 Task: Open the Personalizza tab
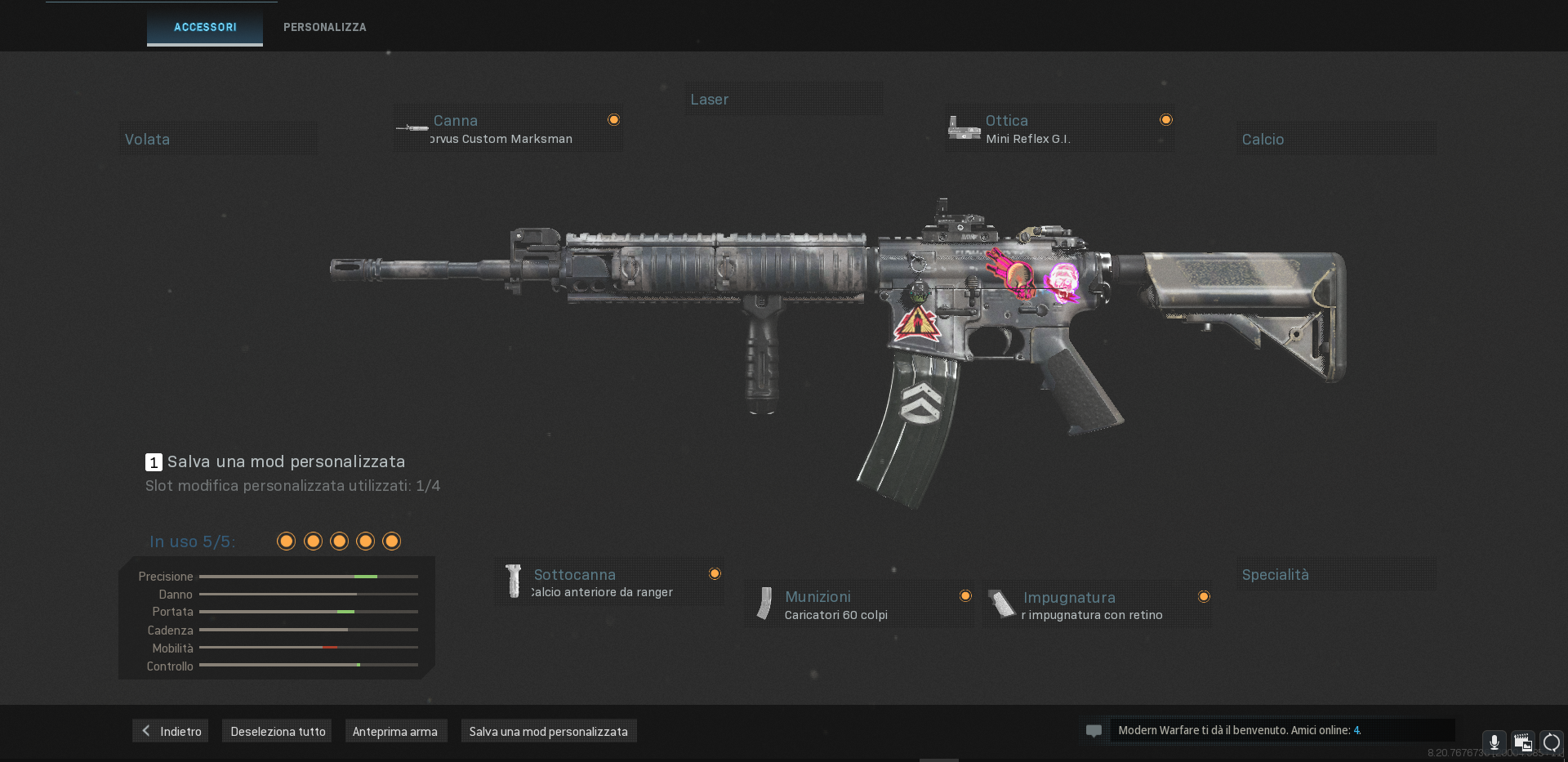pyautogui.click(x=324, y=27)
